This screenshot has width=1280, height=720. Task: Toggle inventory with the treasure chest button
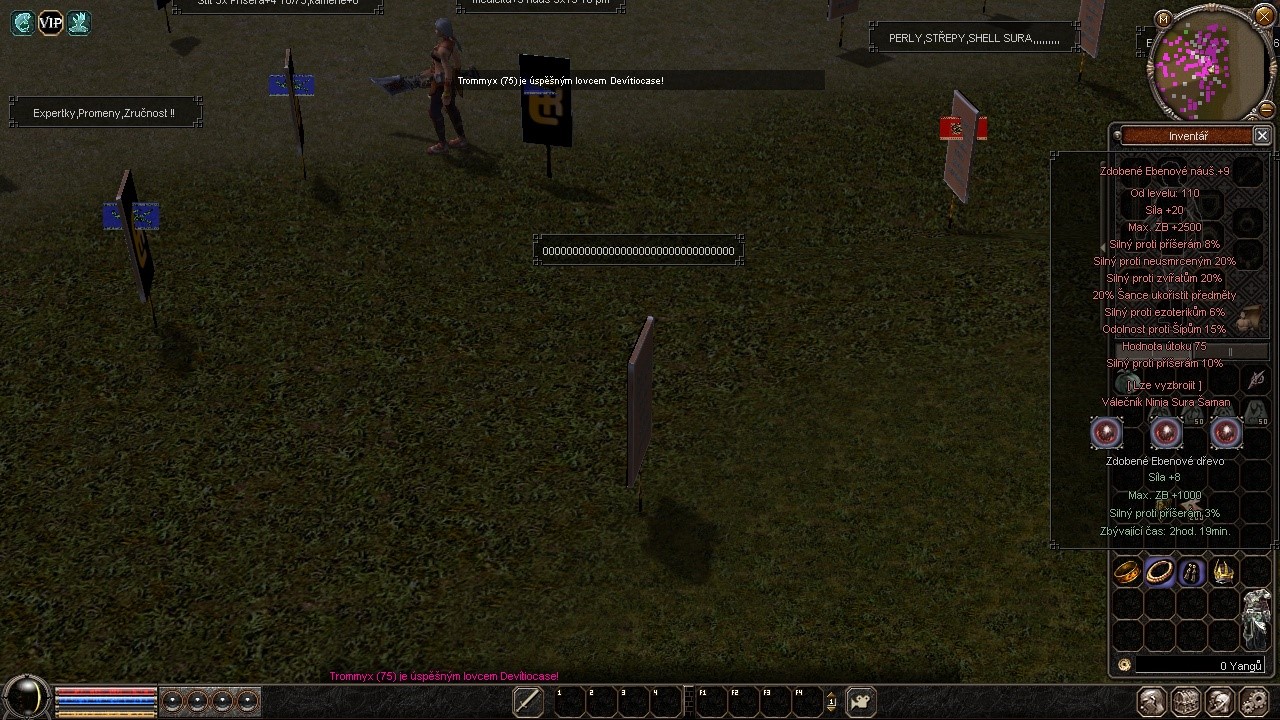[x=1186, y=702]
